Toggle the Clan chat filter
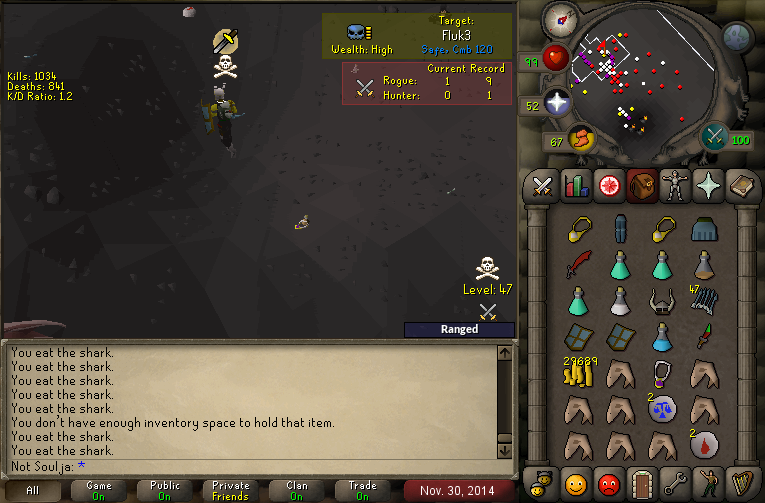765x503 pixels. (x=297, y=491)
